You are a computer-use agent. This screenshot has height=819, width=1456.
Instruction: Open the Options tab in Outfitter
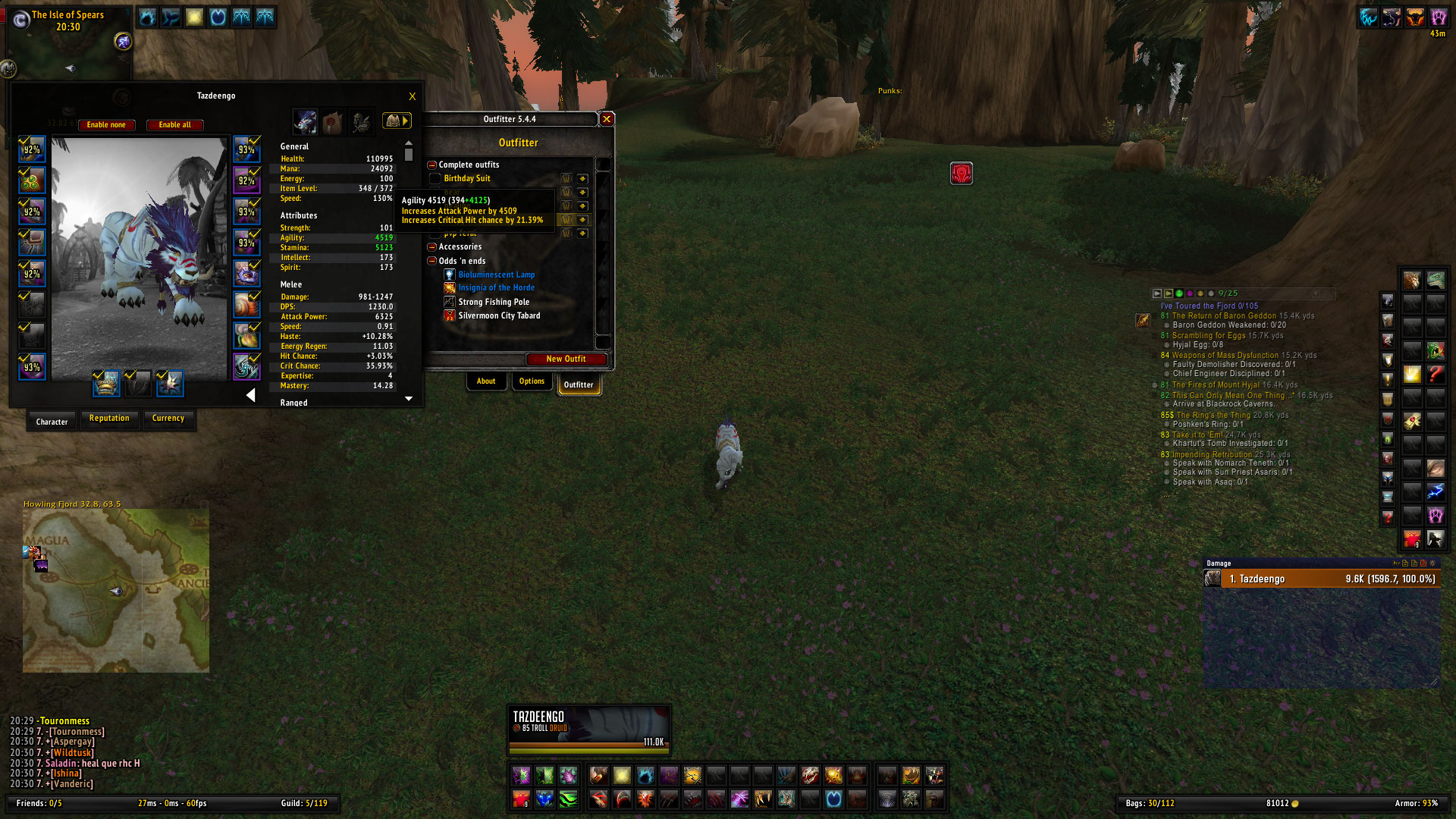coord(532,381)
